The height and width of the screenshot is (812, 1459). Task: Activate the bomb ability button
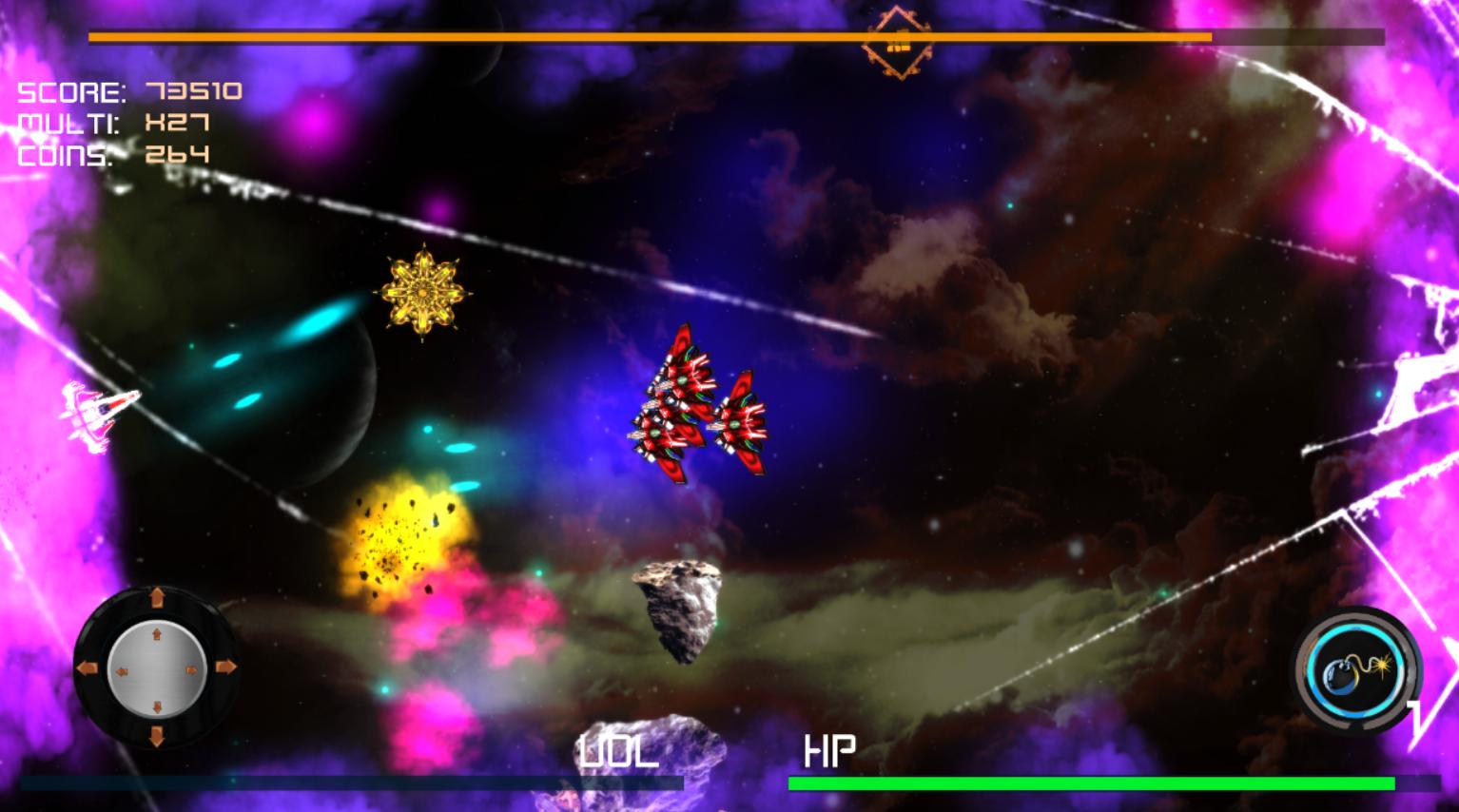tap(1354, 671)
